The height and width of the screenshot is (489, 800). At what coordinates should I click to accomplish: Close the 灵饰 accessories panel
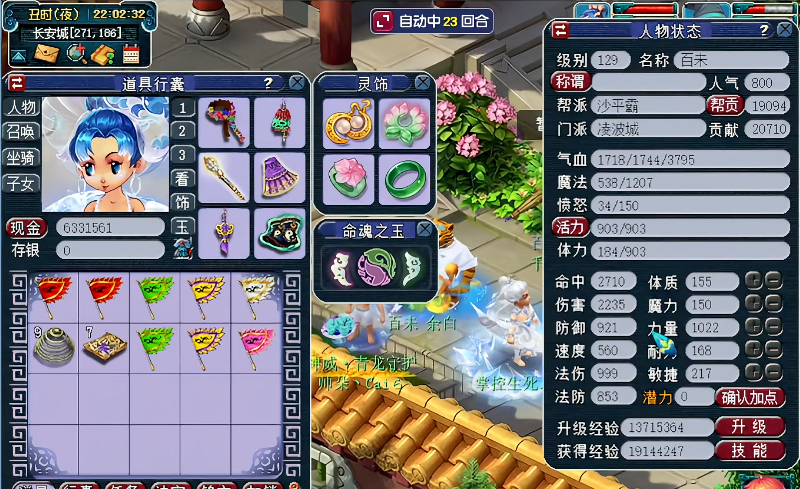[x=423, y=83]
